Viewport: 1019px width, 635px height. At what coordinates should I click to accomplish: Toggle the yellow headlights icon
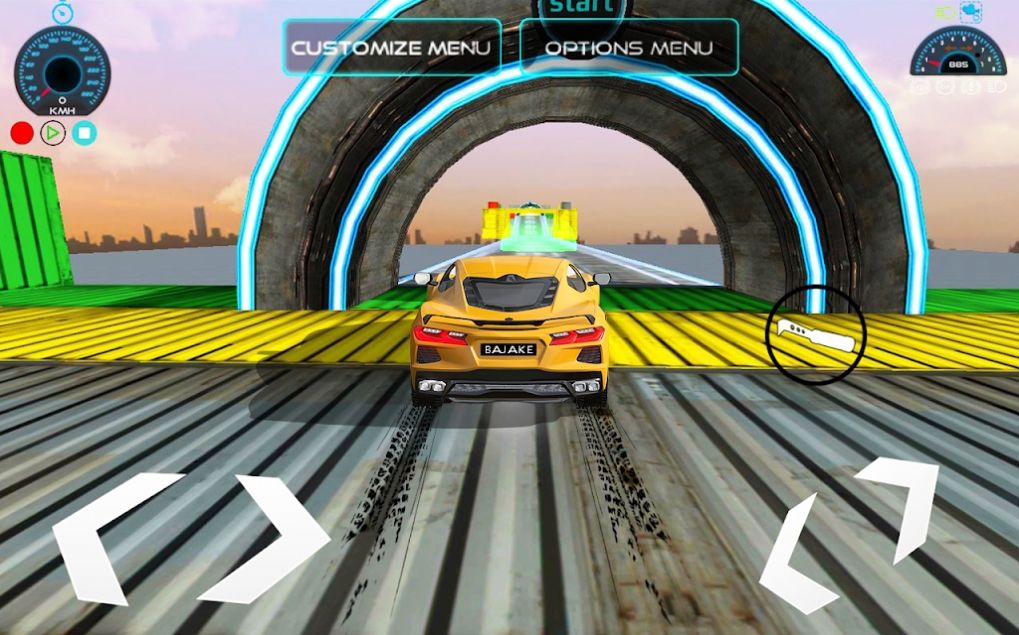pos(944,13)
